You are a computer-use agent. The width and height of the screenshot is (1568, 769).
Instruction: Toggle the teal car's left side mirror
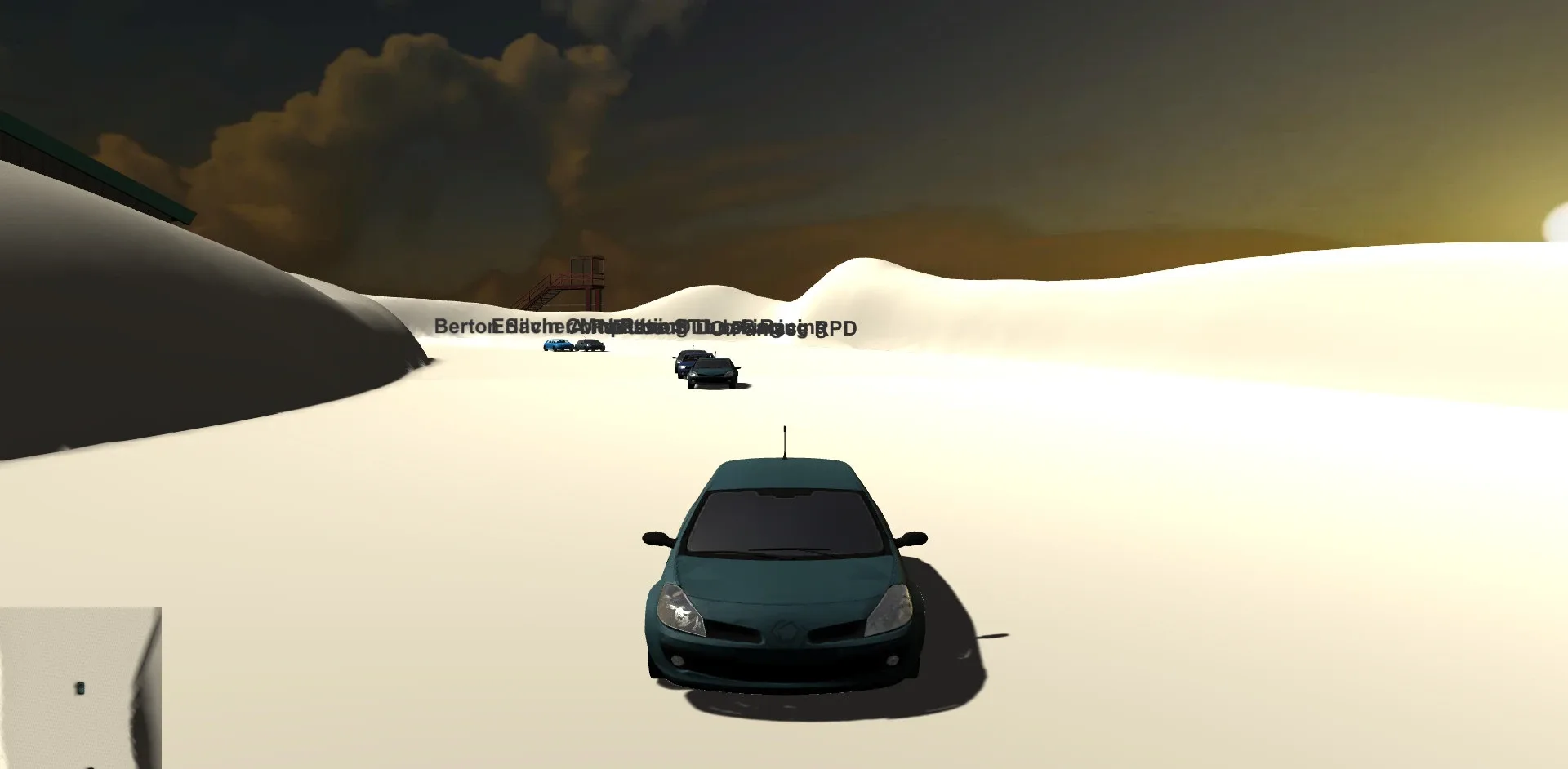point(653,540)
